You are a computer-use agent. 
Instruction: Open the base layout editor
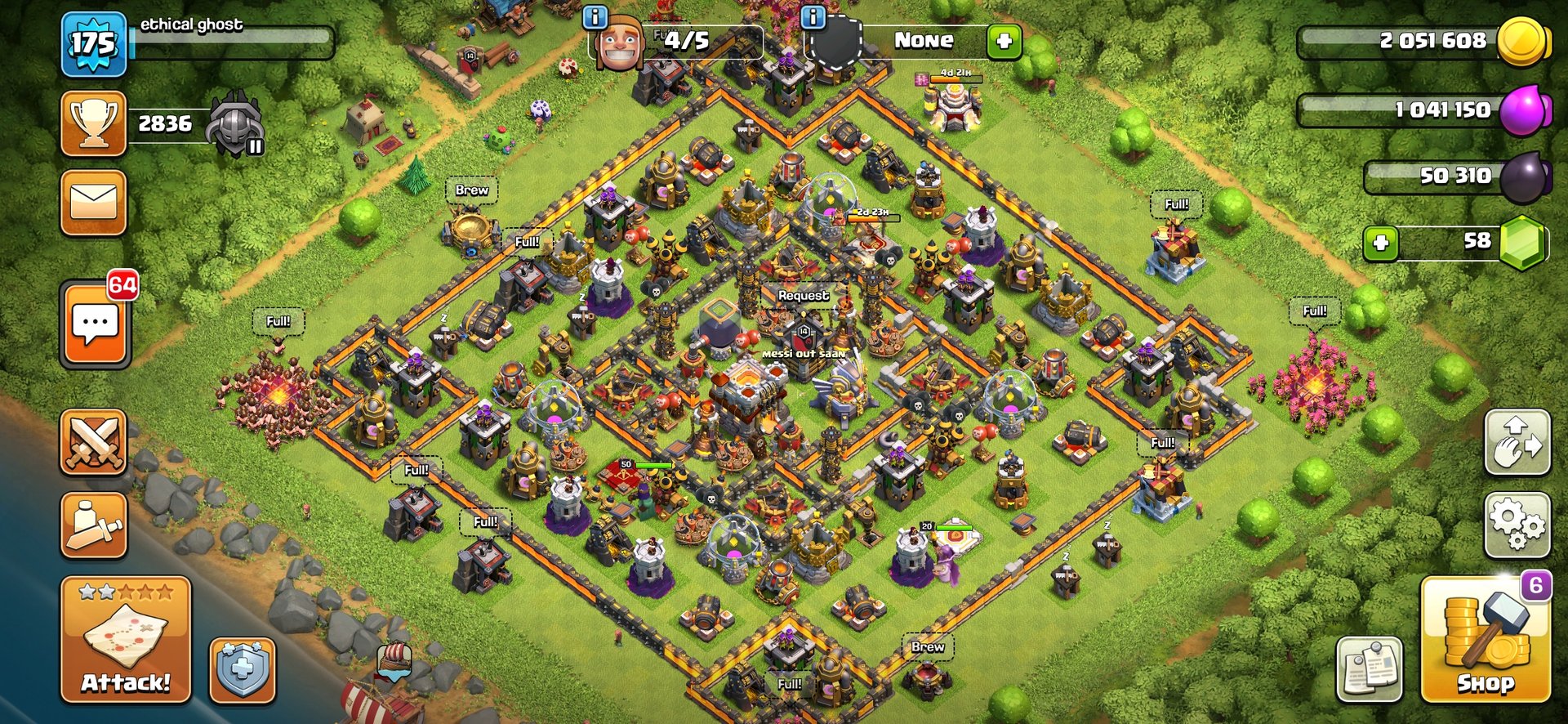tap(1517, 442)
